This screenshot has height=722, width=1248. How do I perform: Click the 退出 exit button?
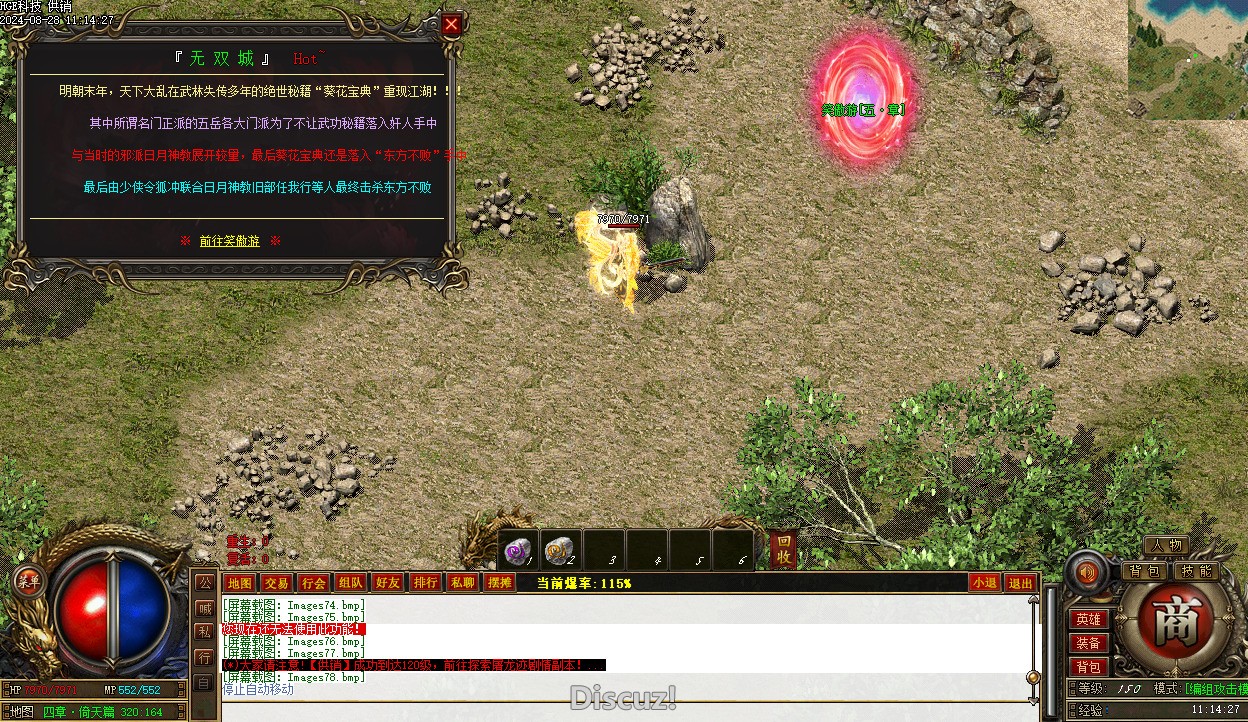pyautogui.click(x=1020, y=583)
